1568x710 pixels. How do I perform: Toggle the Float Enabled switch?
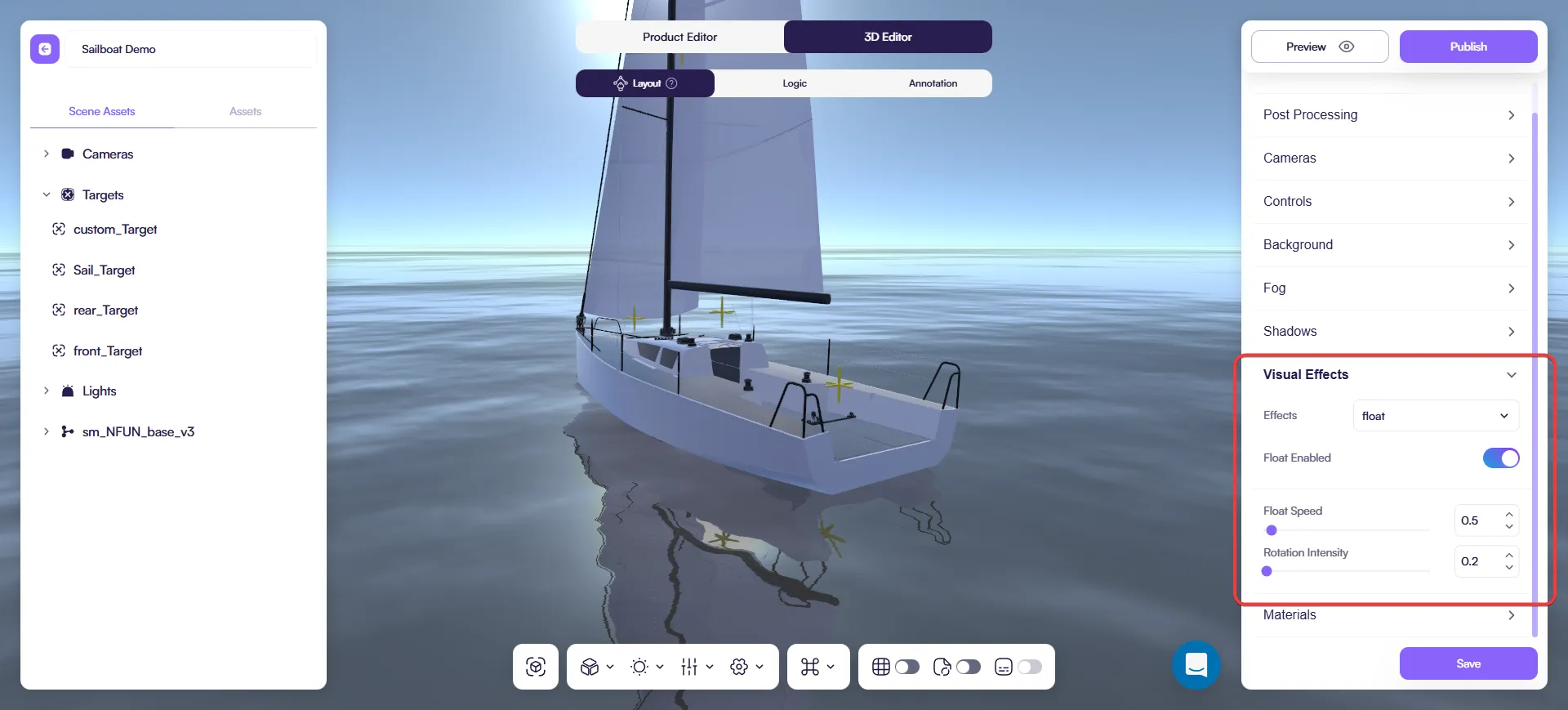tap(1500, 458)
